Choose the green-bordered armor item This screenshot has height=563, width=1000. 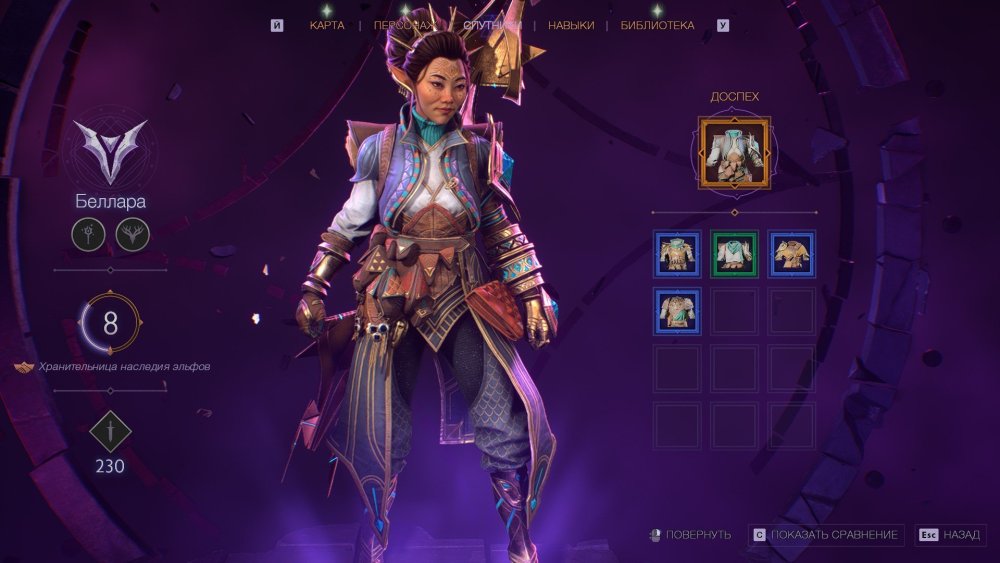pyautogui.click(x=735, y=254)
